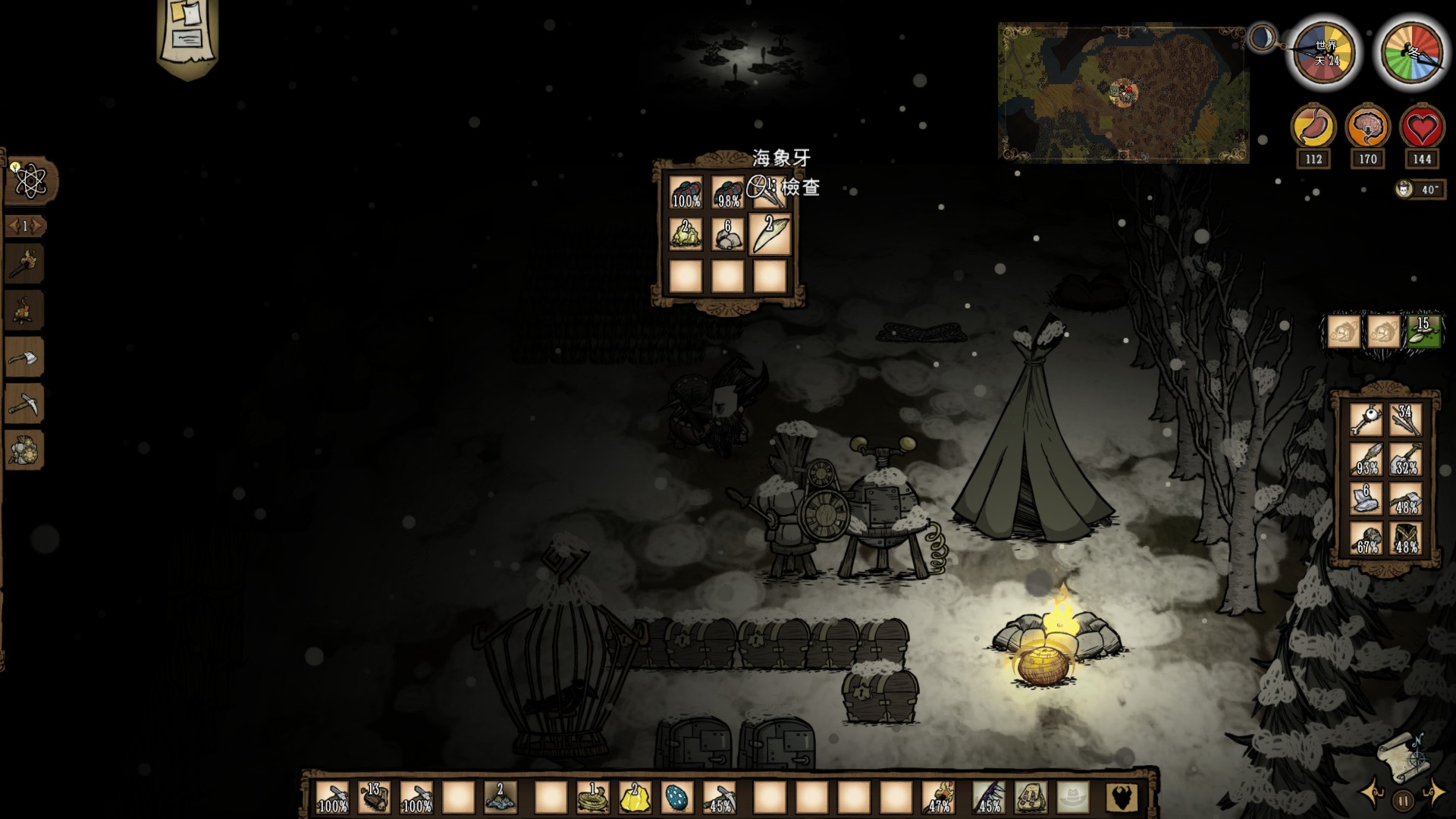The width and height of the screenshot is (1456, 819).
Task: Open the minimap
Action: pyautogui.click(x=1123, y=93)
